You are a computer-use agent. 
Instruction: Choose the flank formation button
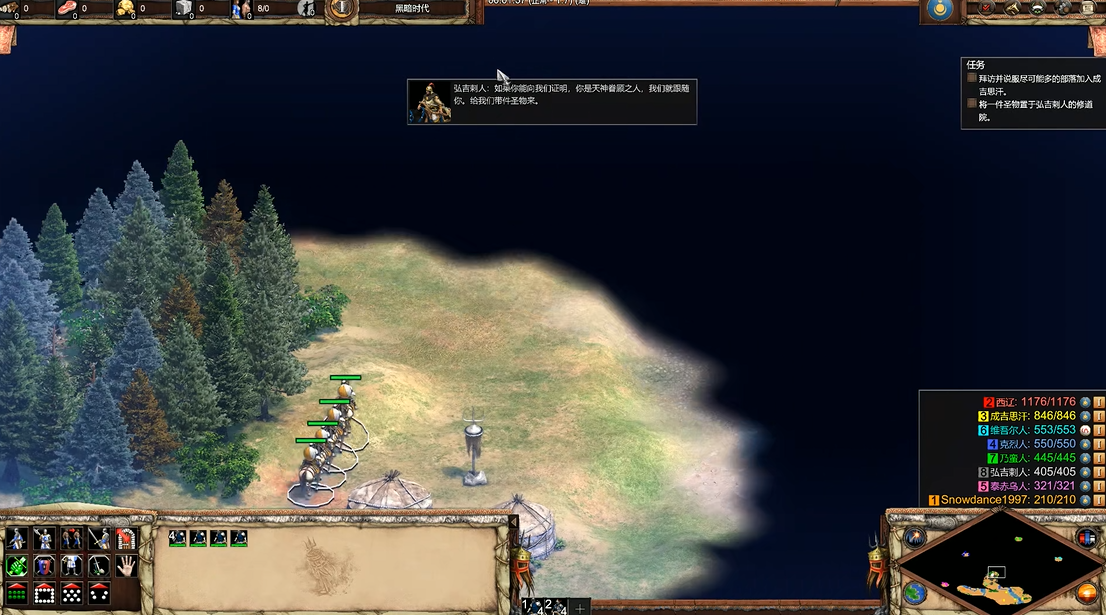pos(98,593)
